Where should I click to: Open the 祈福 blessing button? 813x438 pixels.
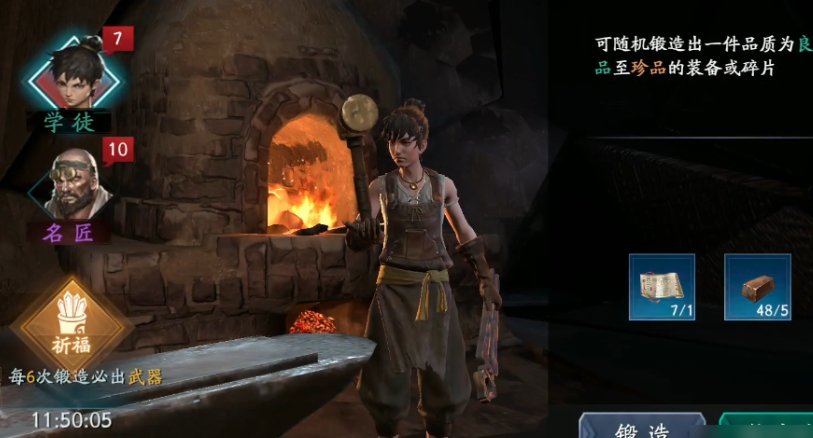pos(71,327)
